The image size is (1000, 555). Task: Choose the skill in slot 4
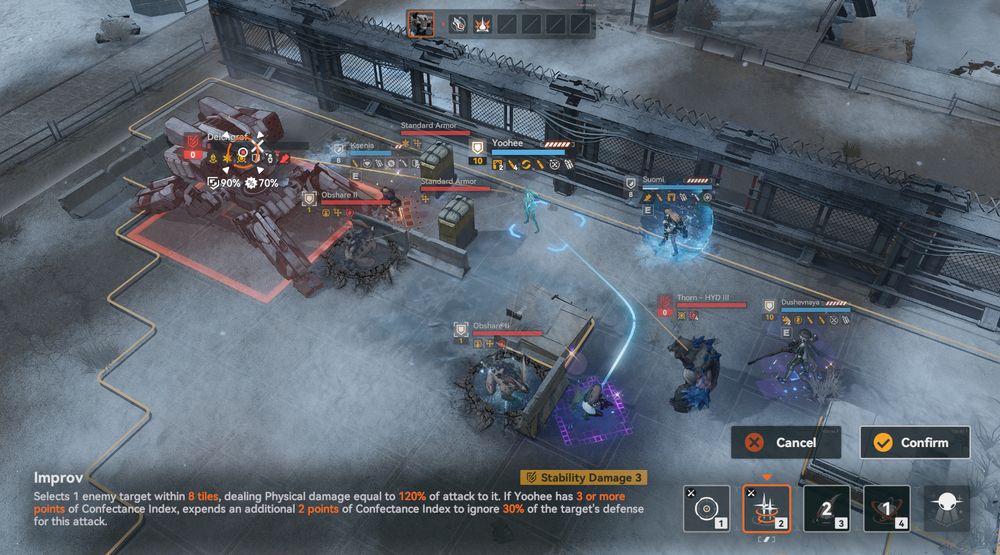pos(886,508)
